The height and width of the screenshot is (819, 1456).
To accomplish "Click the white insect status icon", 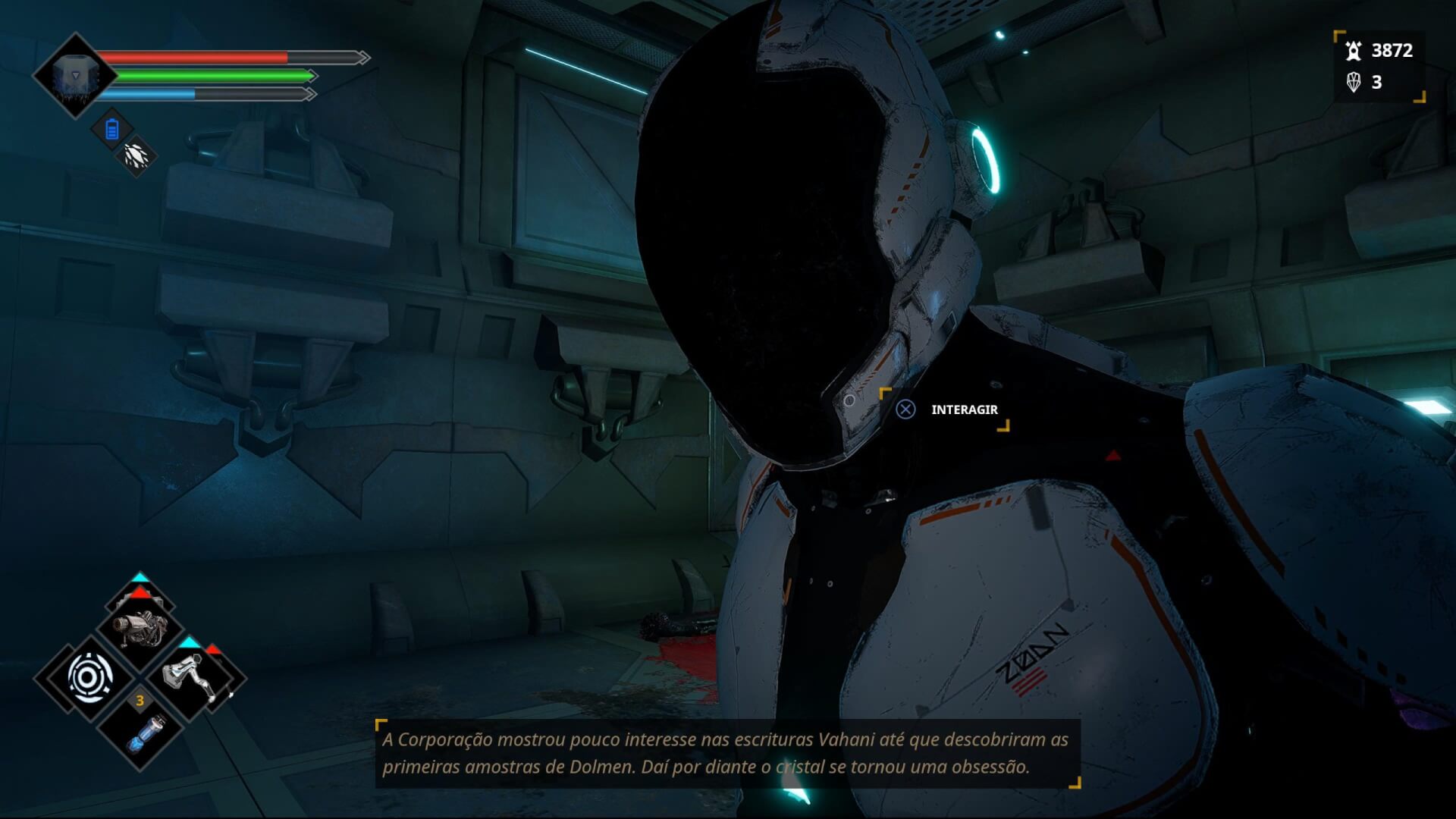I will (136, 156).
